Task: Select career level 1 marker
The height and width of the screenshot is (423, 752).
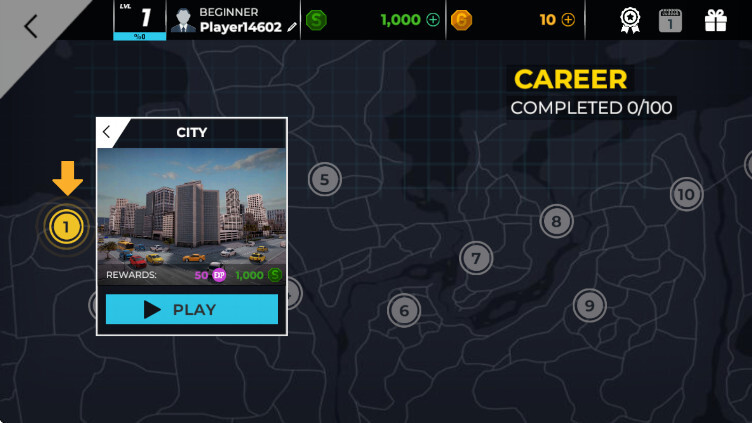Action: [66, 227]
